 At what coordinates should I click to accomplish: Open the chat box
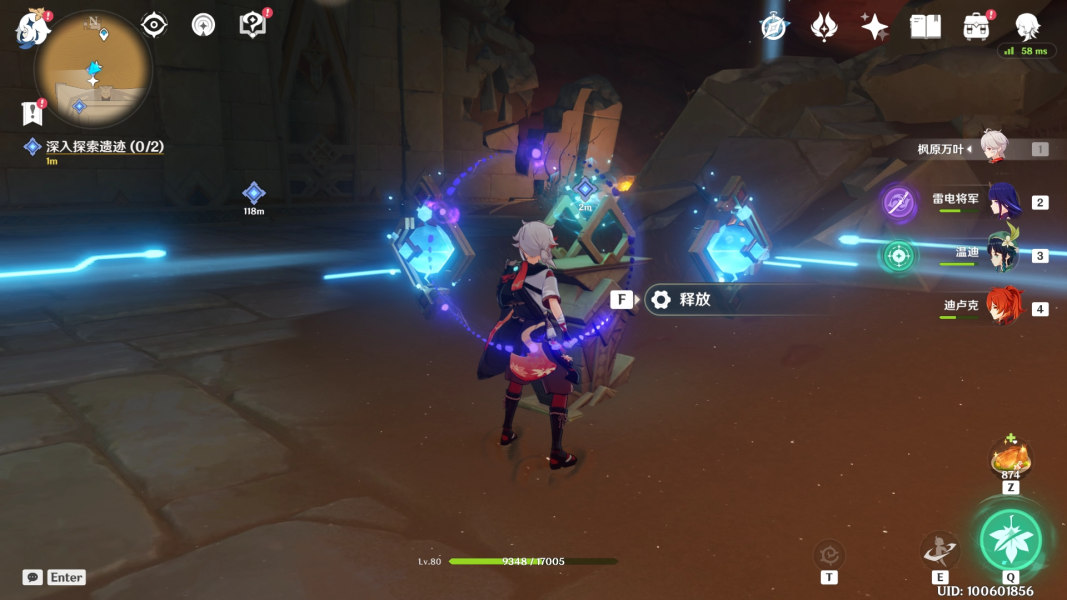point(54,577)
